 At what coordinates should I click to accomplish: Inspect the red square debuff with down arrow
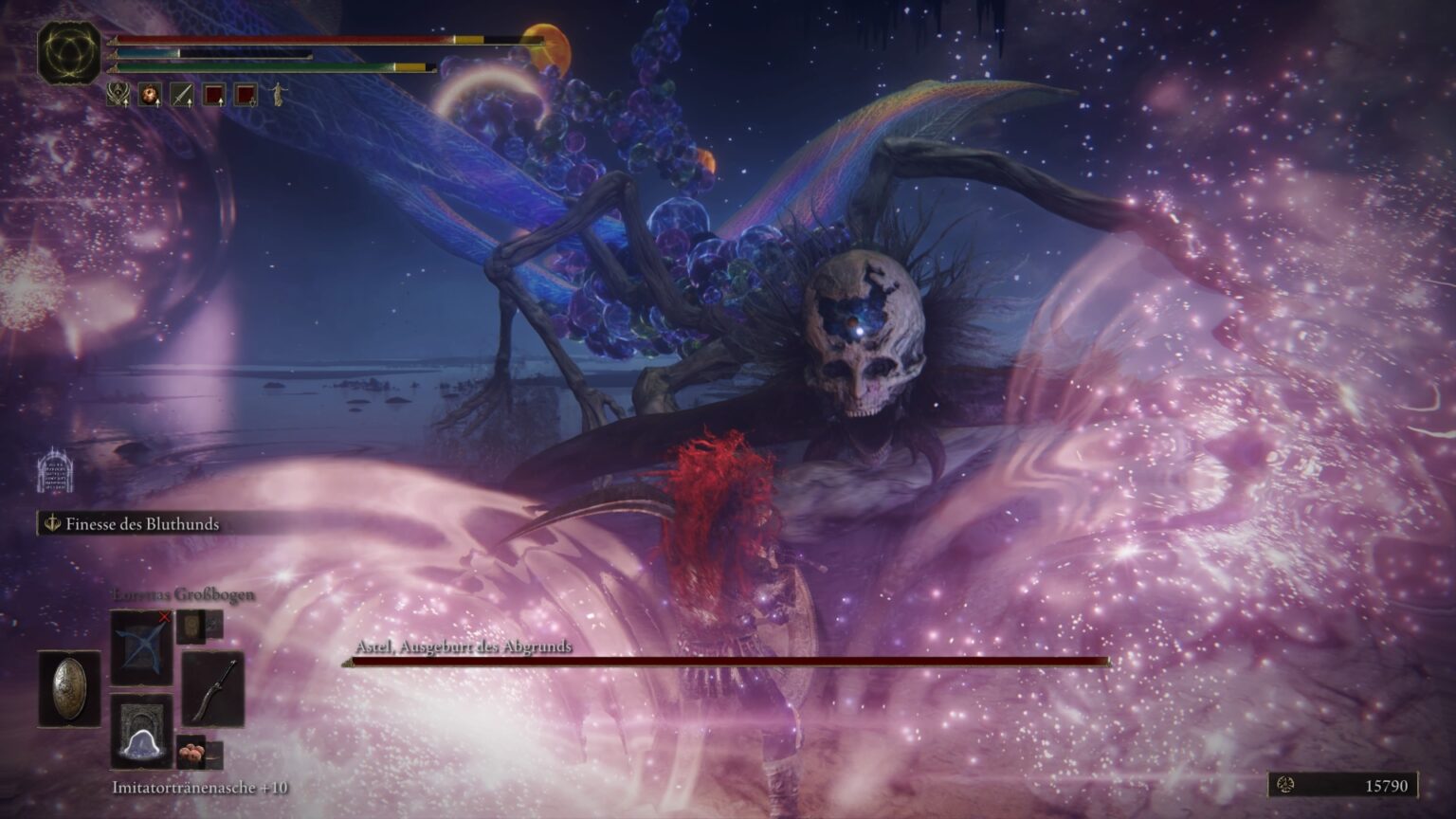tap(246, 95)
